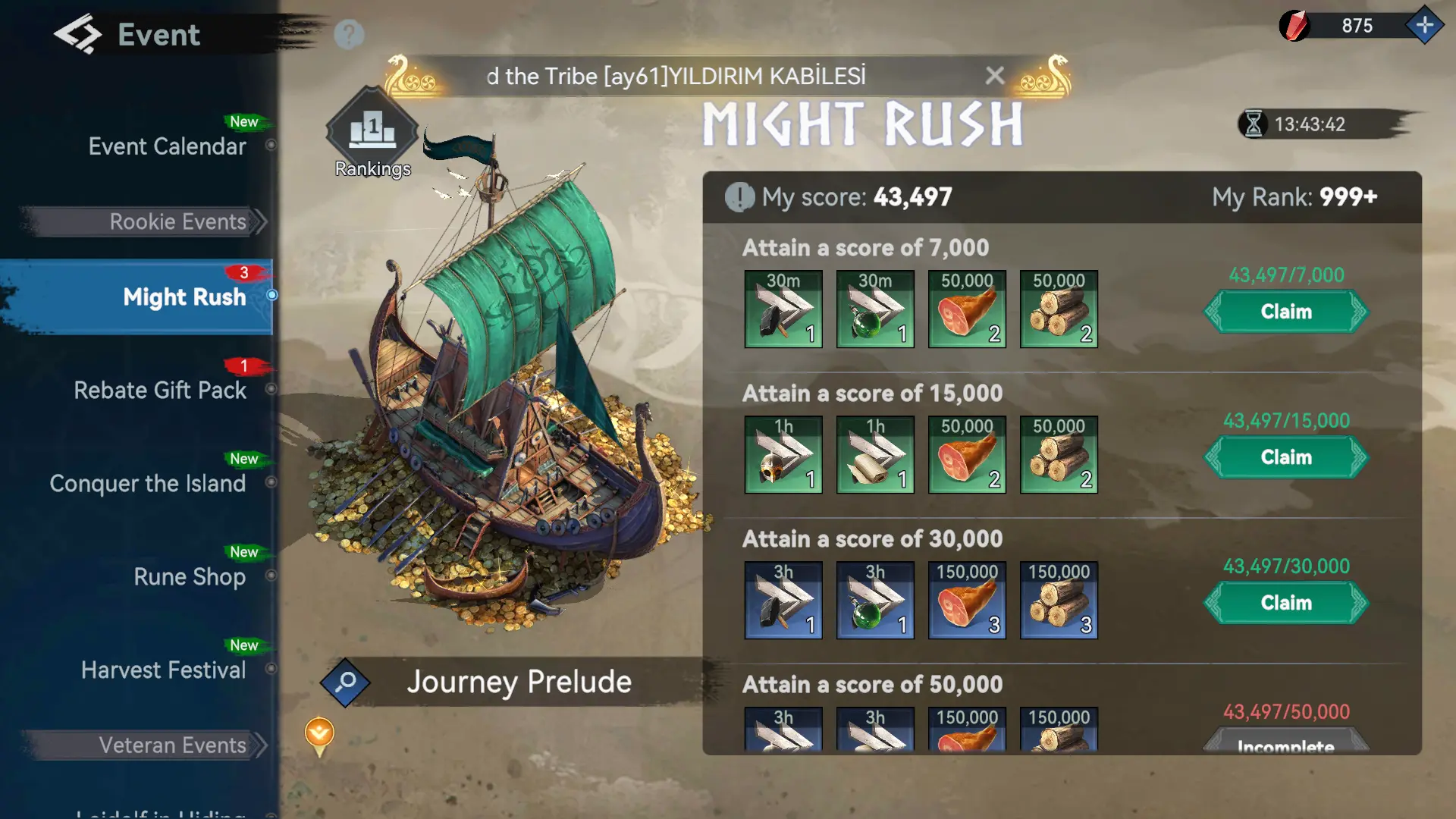
Task: Switch to the Rebate Gift Pack event
Action: (x=159, y=390)
